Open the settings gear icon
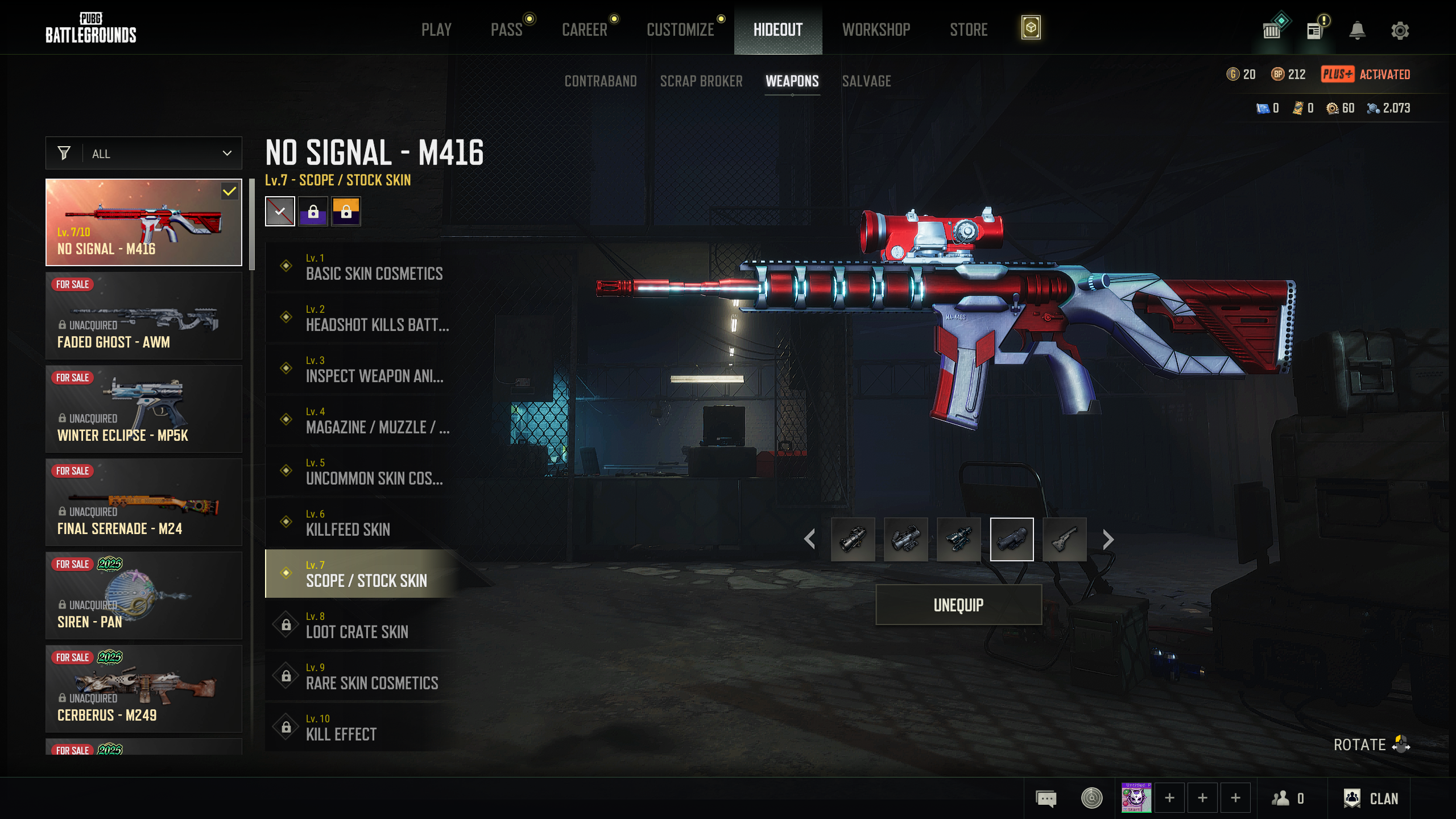 pos(1400,30)
